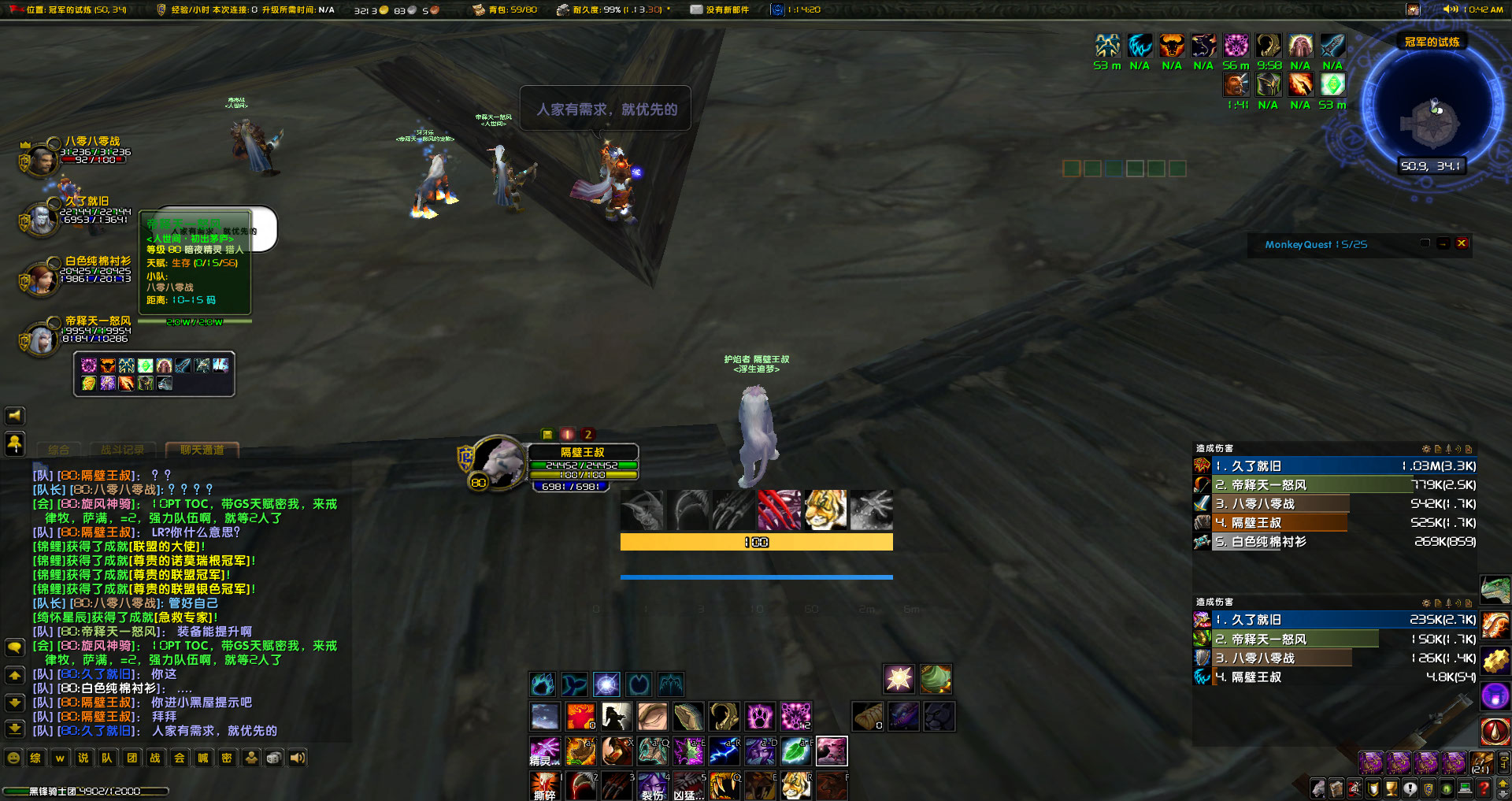Screen dimensions: 1512x801
Task: Click the 喊 quick-channel icon in the chat bar
Action: 202,758
